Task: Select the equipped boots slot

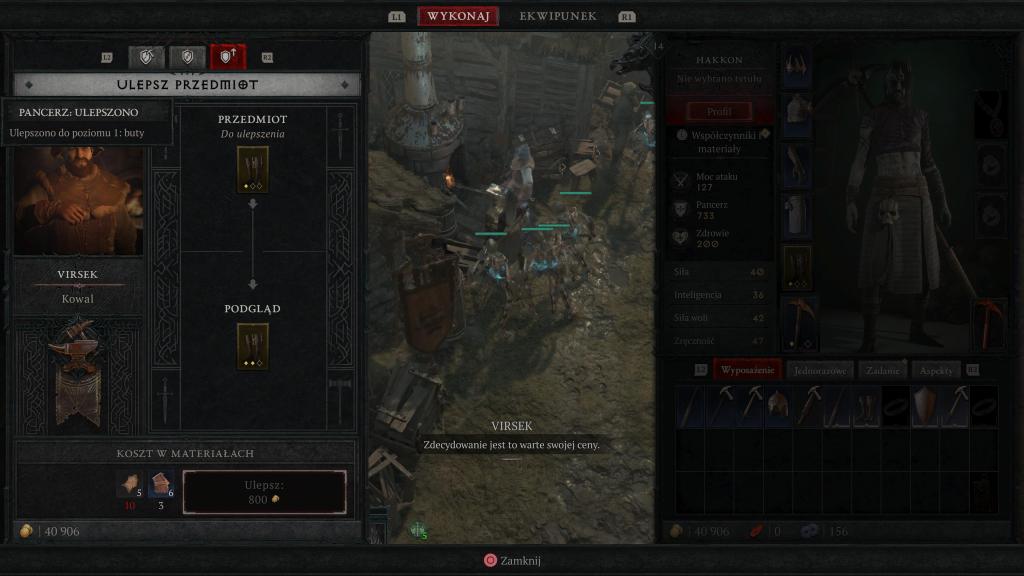Action: click(797, 267)
